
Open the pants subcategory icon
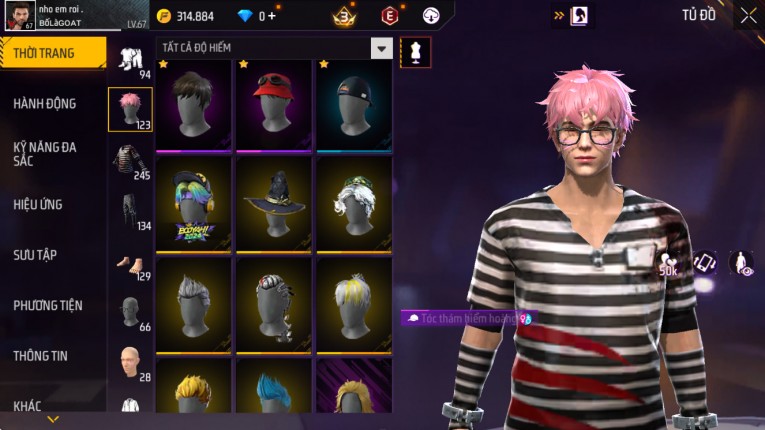coord(129,211)
